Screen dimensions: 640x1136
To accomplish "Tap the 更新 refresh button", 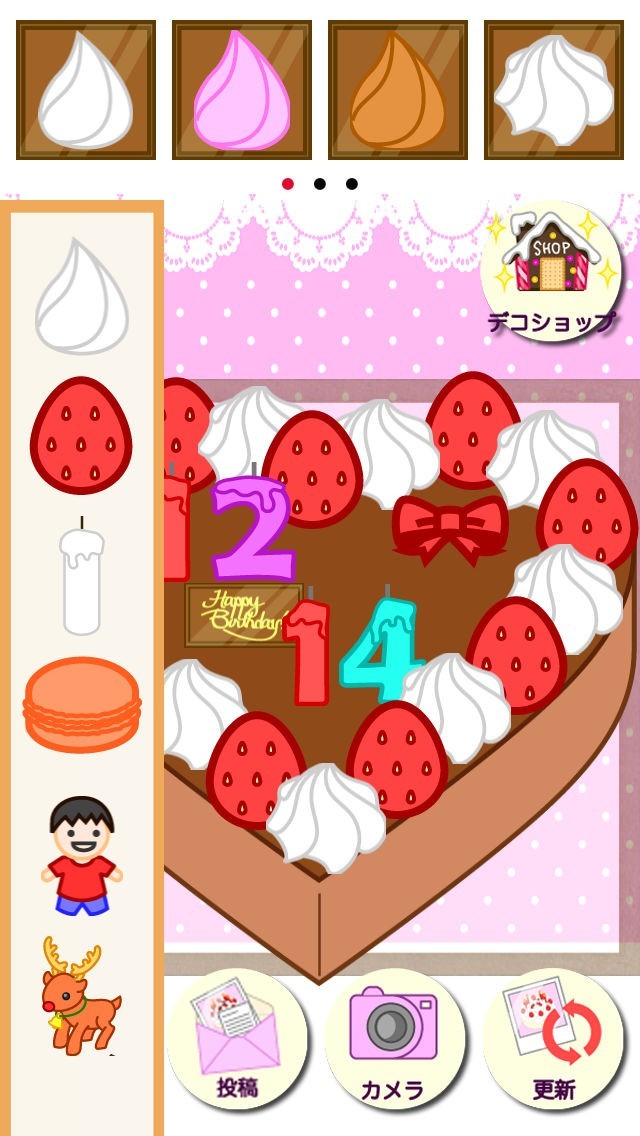I will [553, 1039].
